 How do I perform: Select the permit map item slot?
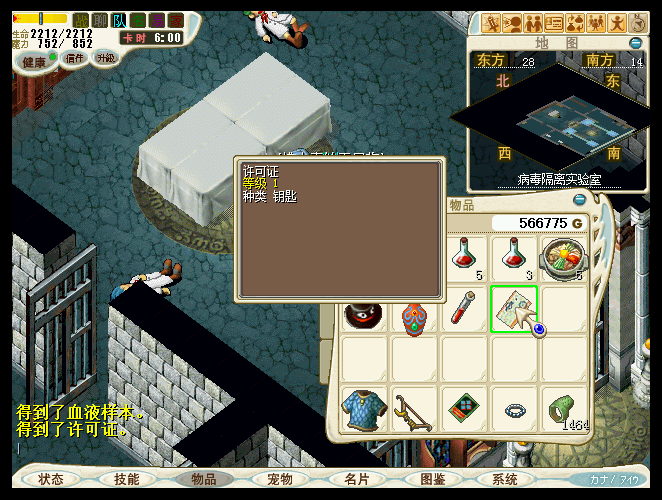514,309
